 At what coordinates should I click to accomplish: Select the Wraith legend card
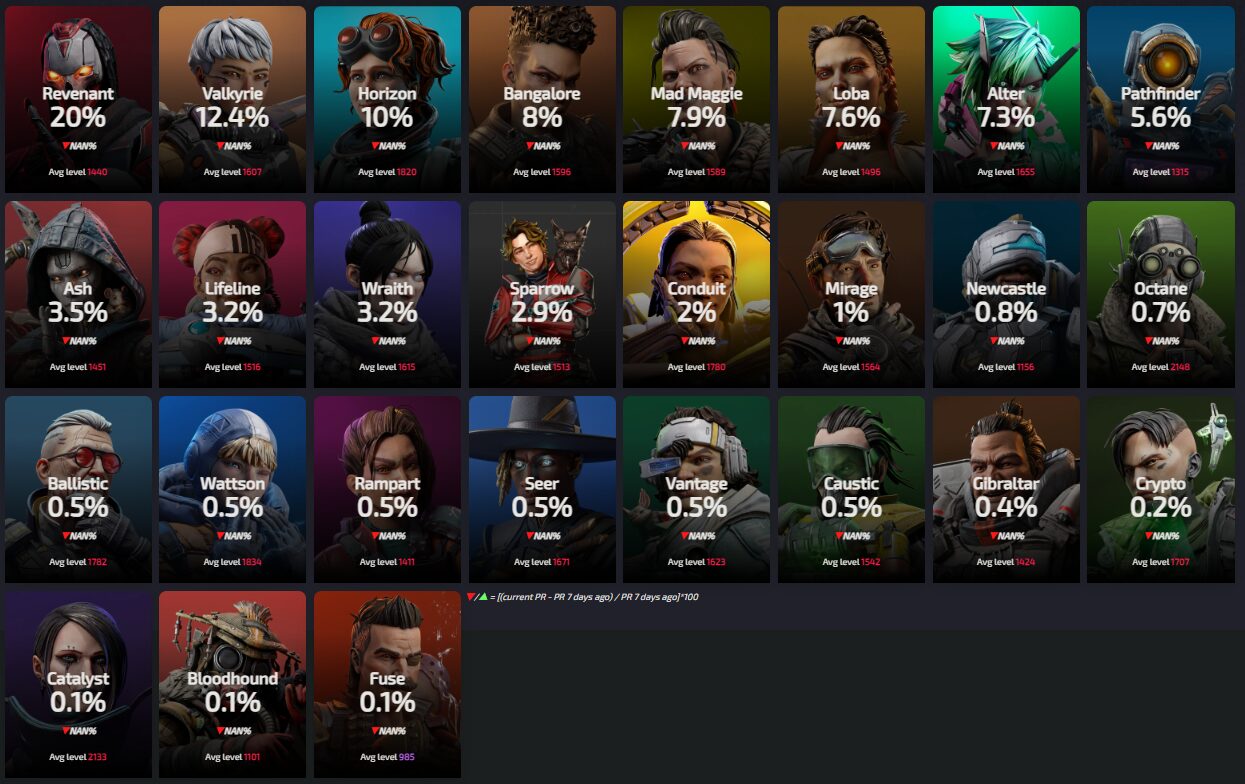[x=387, y=295]
